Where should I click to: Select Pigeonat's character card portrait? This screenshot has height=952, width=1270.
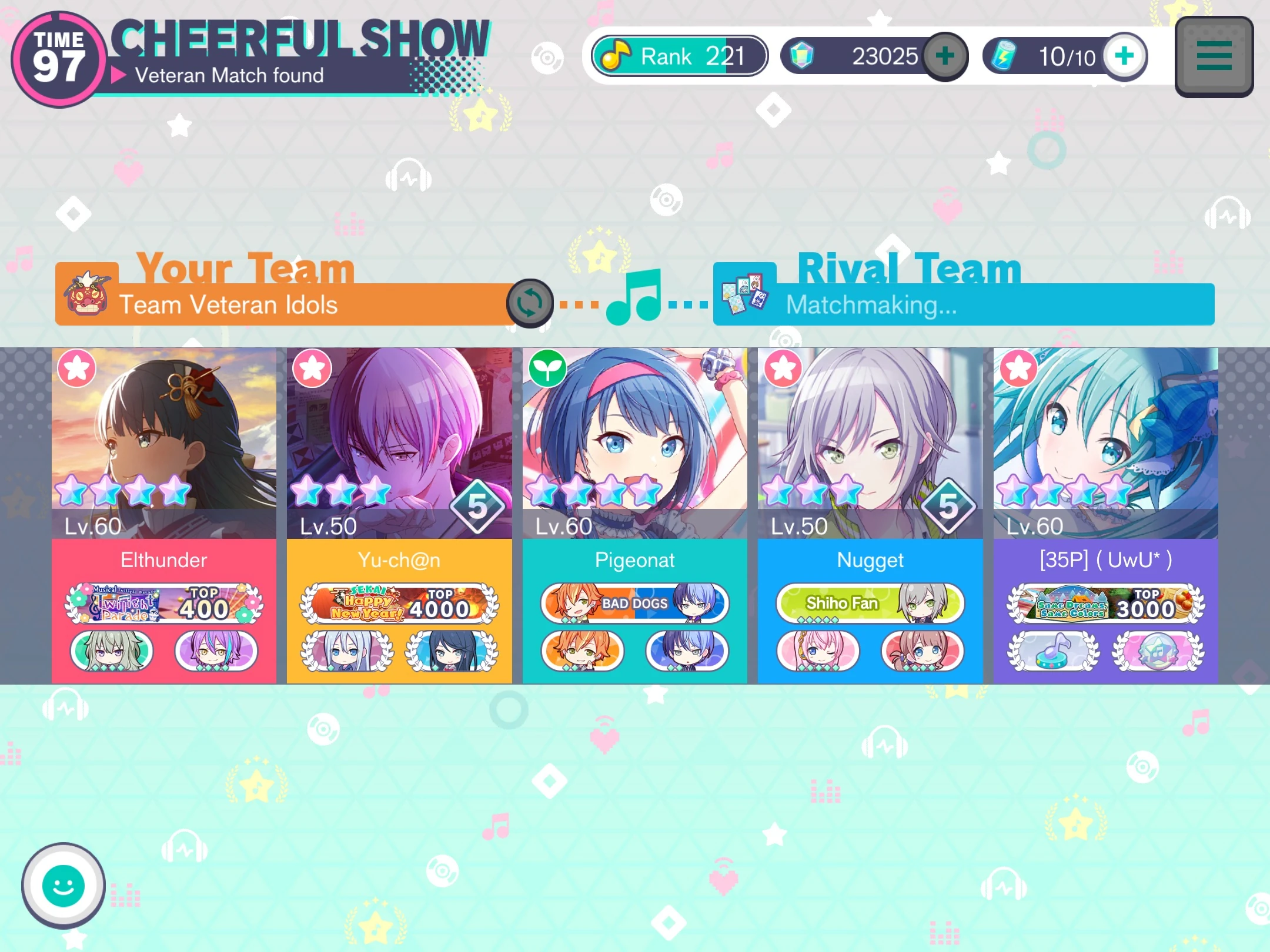click(634, 435)
